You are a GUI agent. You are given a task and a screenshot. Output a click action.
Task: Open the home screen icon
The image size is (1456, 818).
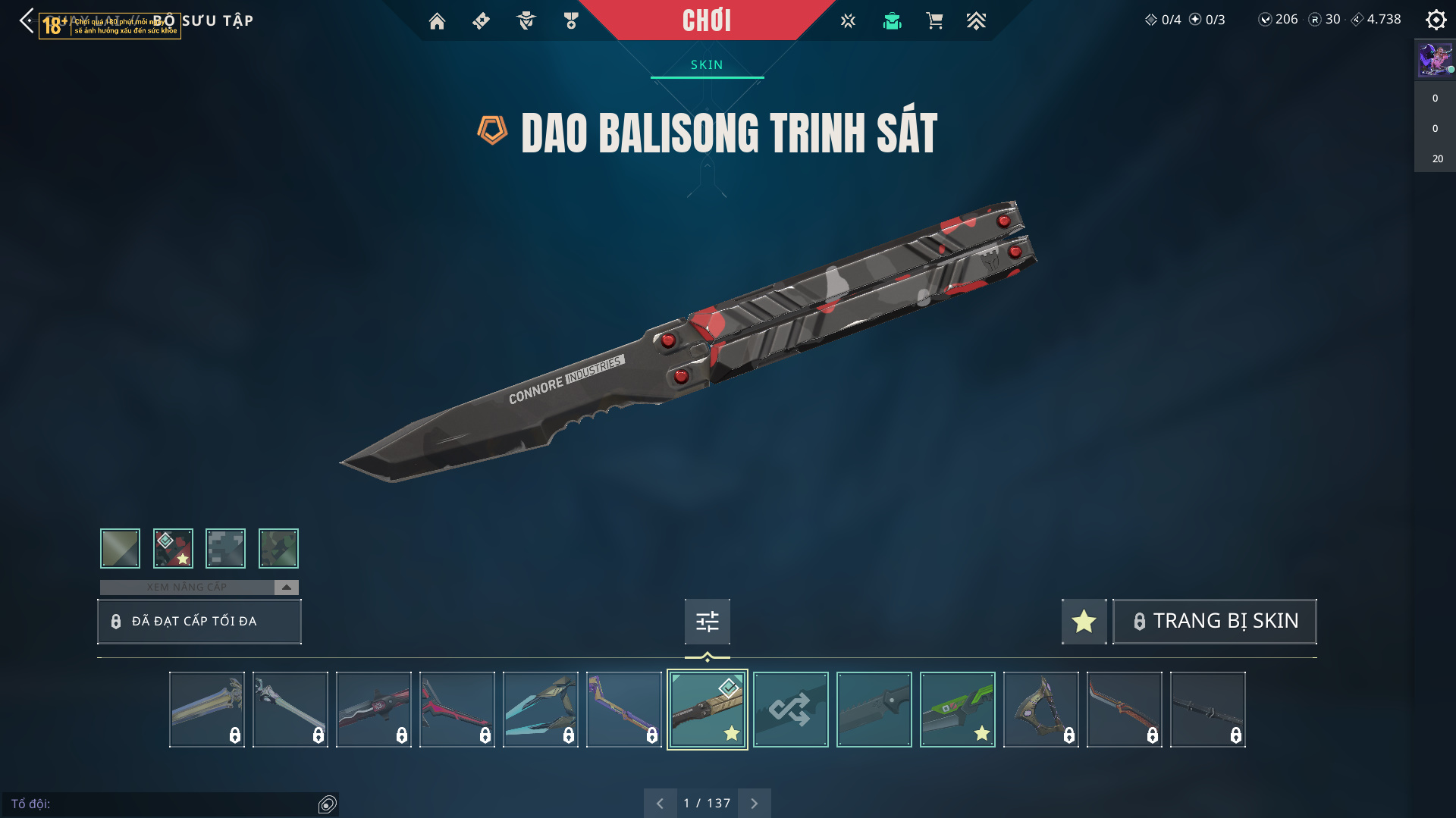click(x=437, y=21)
